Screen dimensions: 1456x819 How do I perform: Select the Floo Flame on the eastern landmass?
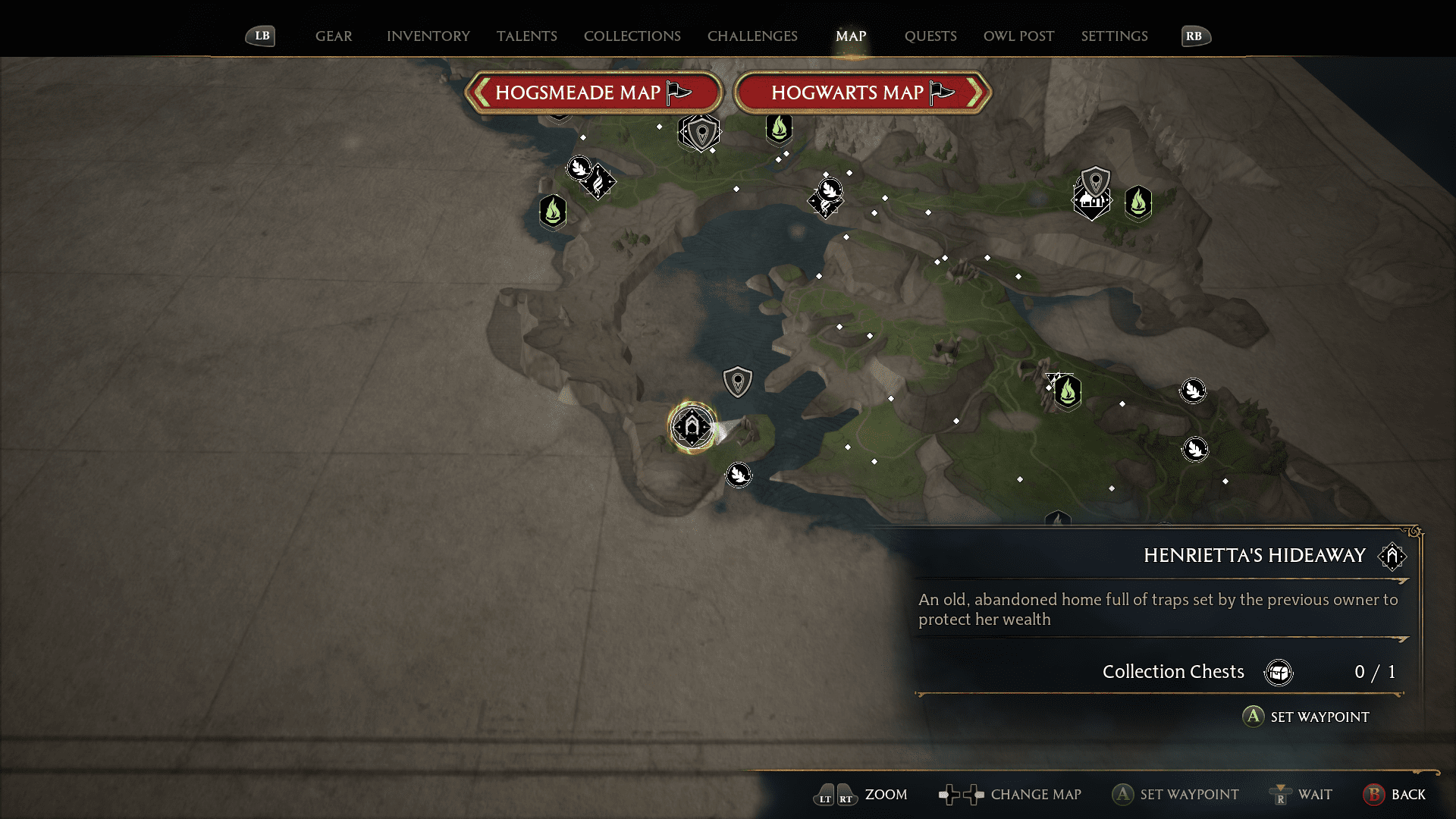(1068, 393)
